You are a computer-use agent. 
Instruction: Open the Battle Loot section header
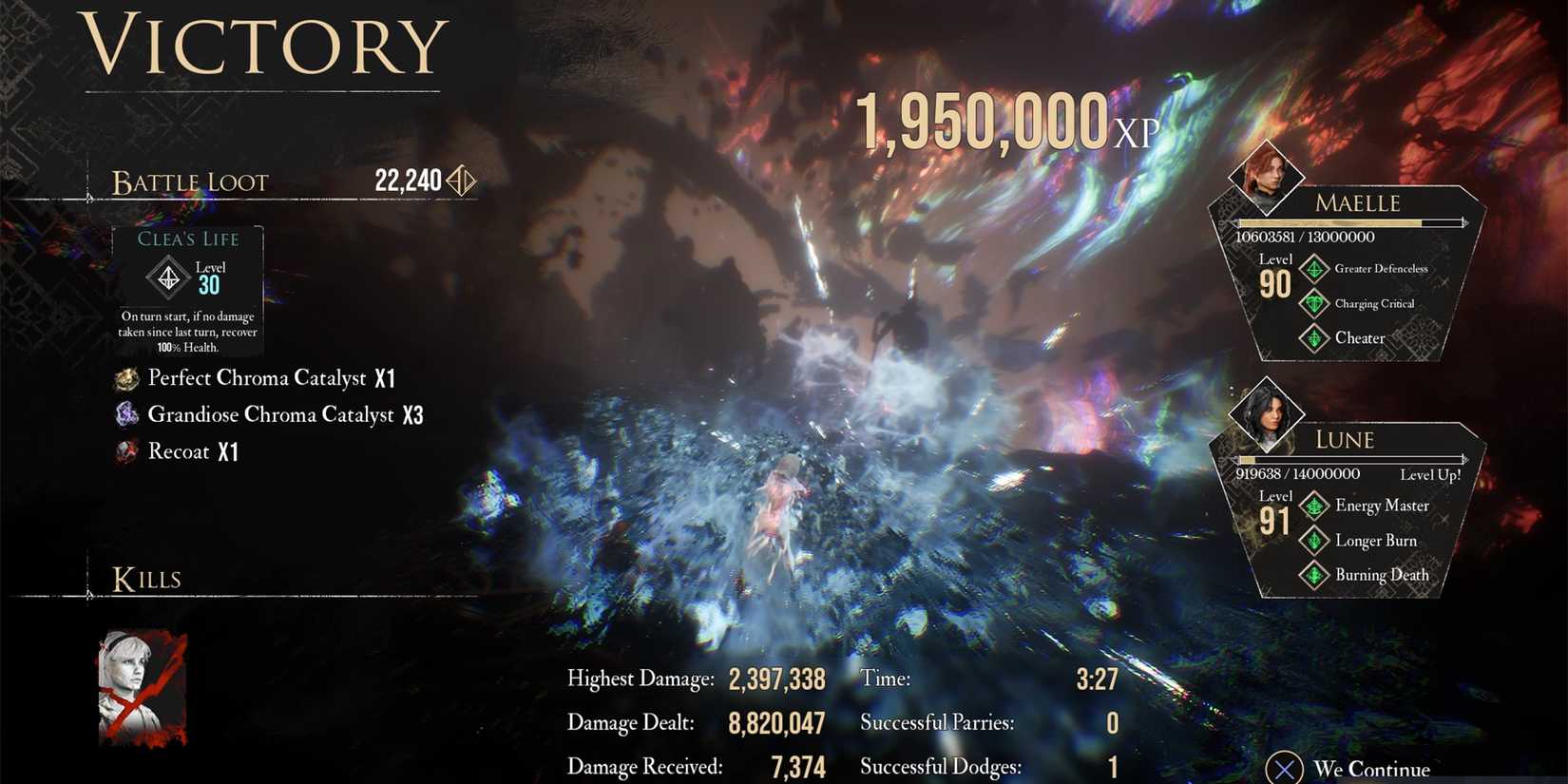[190, 182]
